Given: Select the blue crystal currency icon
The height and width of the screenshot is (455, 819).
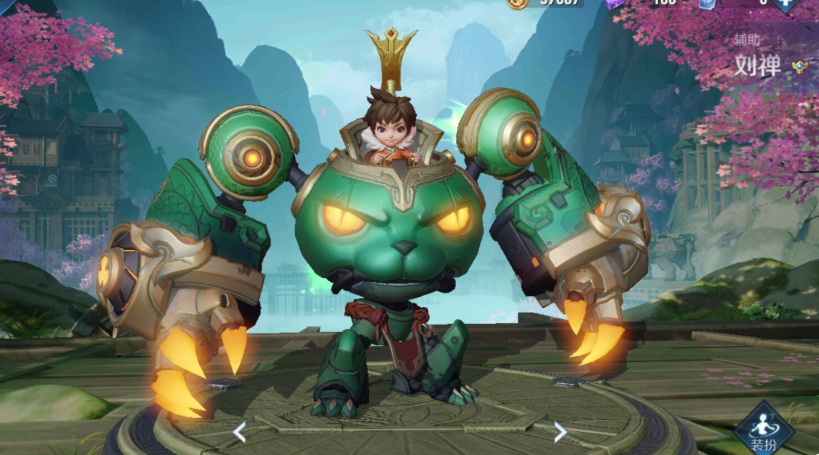Looking at the screenshot, I should pyautogui.click(x=706, y=3).
